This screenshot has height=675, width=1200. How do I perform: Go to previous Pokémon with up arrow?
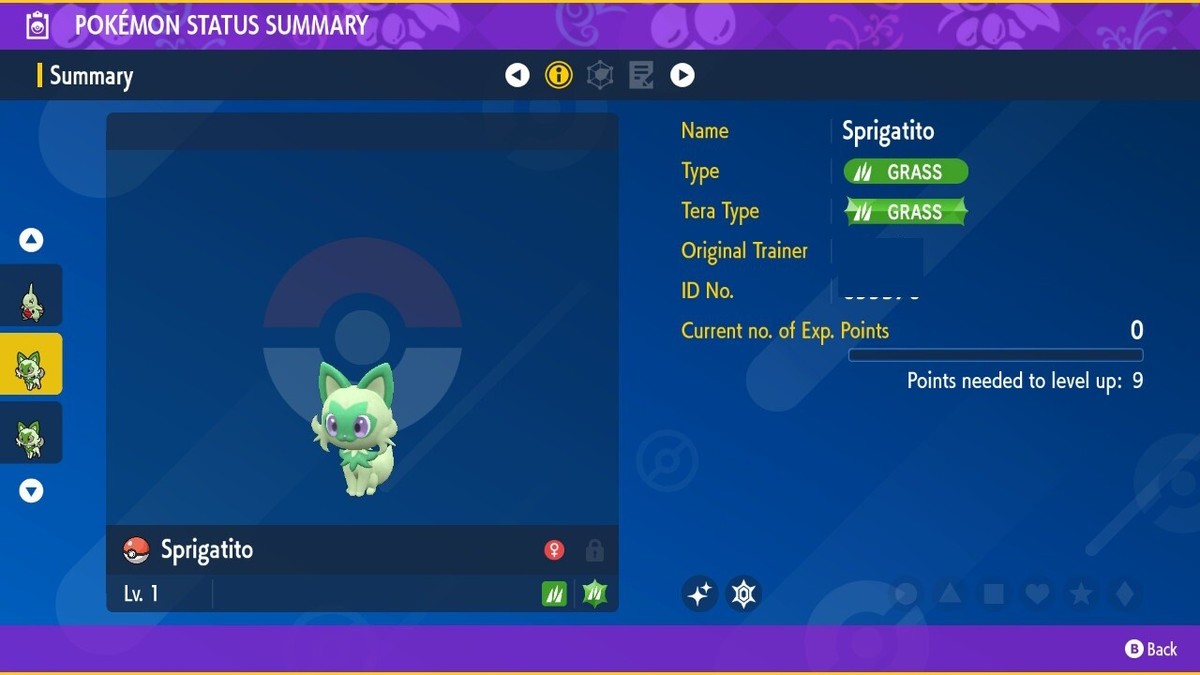coord(31,240)
